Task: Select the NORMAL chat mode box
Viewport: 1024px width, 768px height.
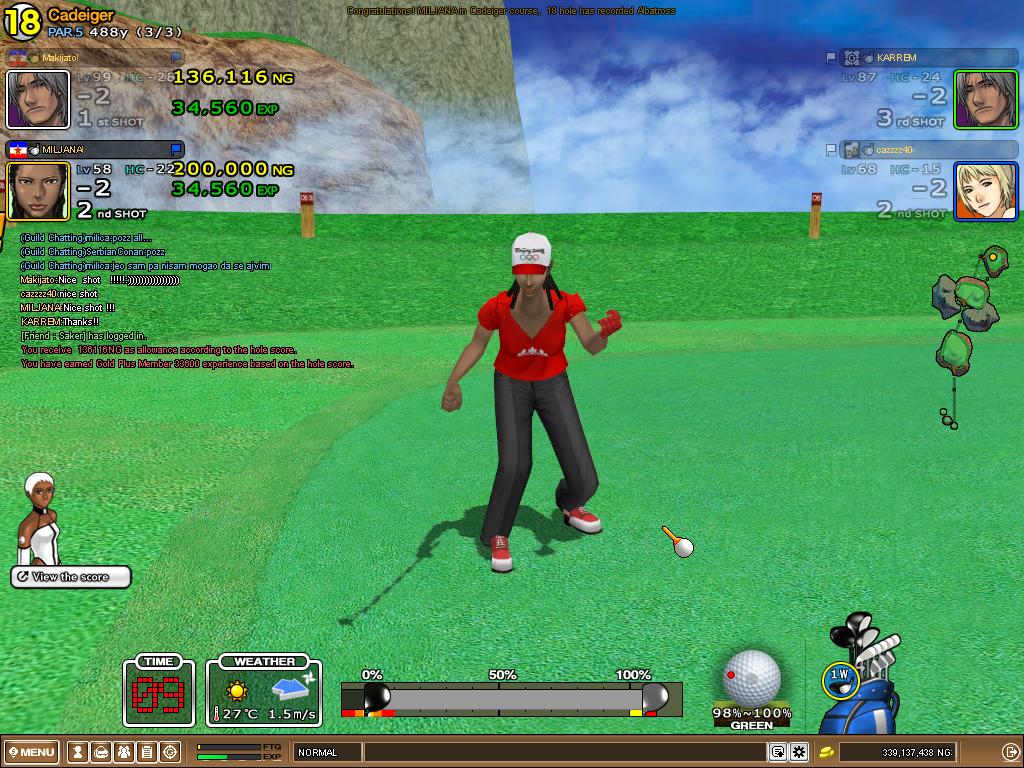Action: coord(326,752)
